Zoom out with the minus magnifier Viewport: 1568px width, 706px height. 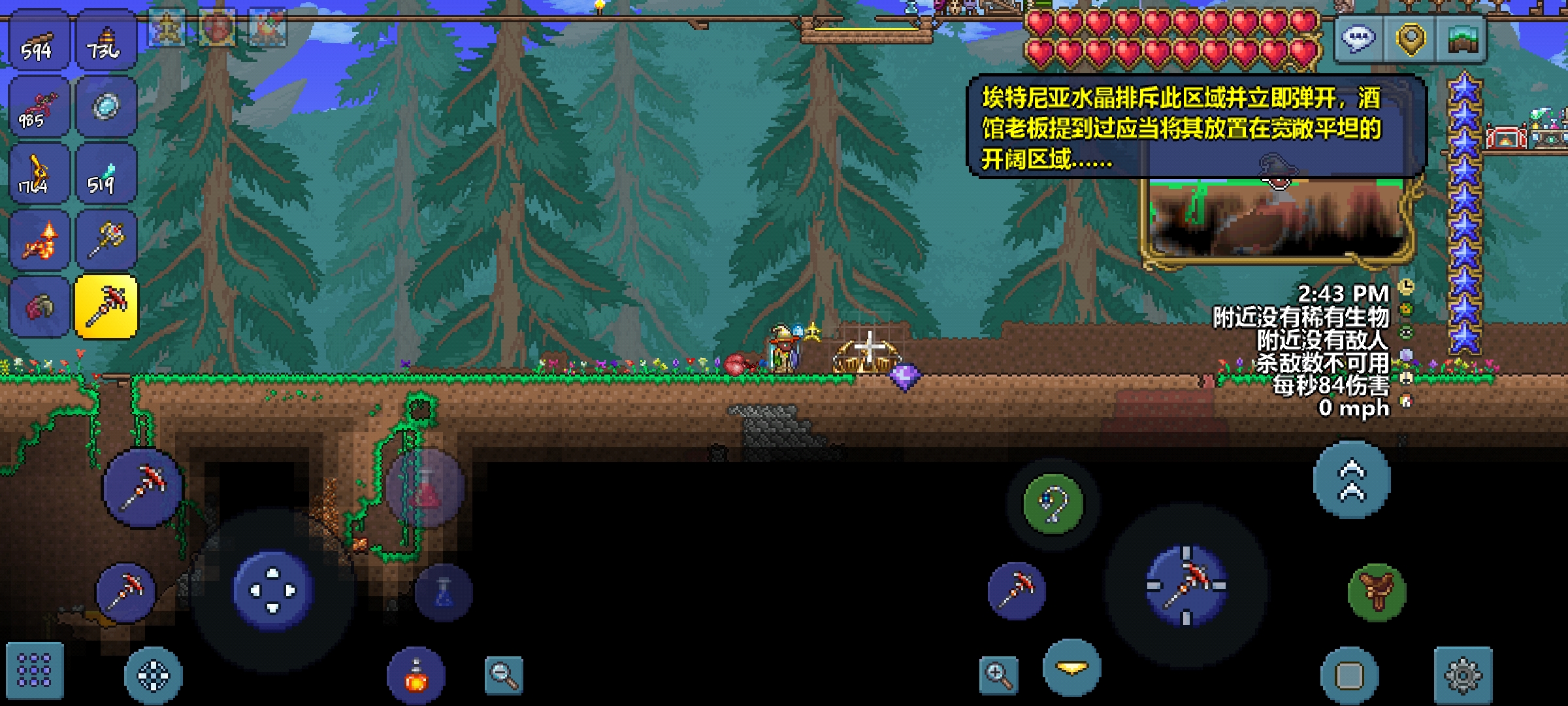click(504, 675)
